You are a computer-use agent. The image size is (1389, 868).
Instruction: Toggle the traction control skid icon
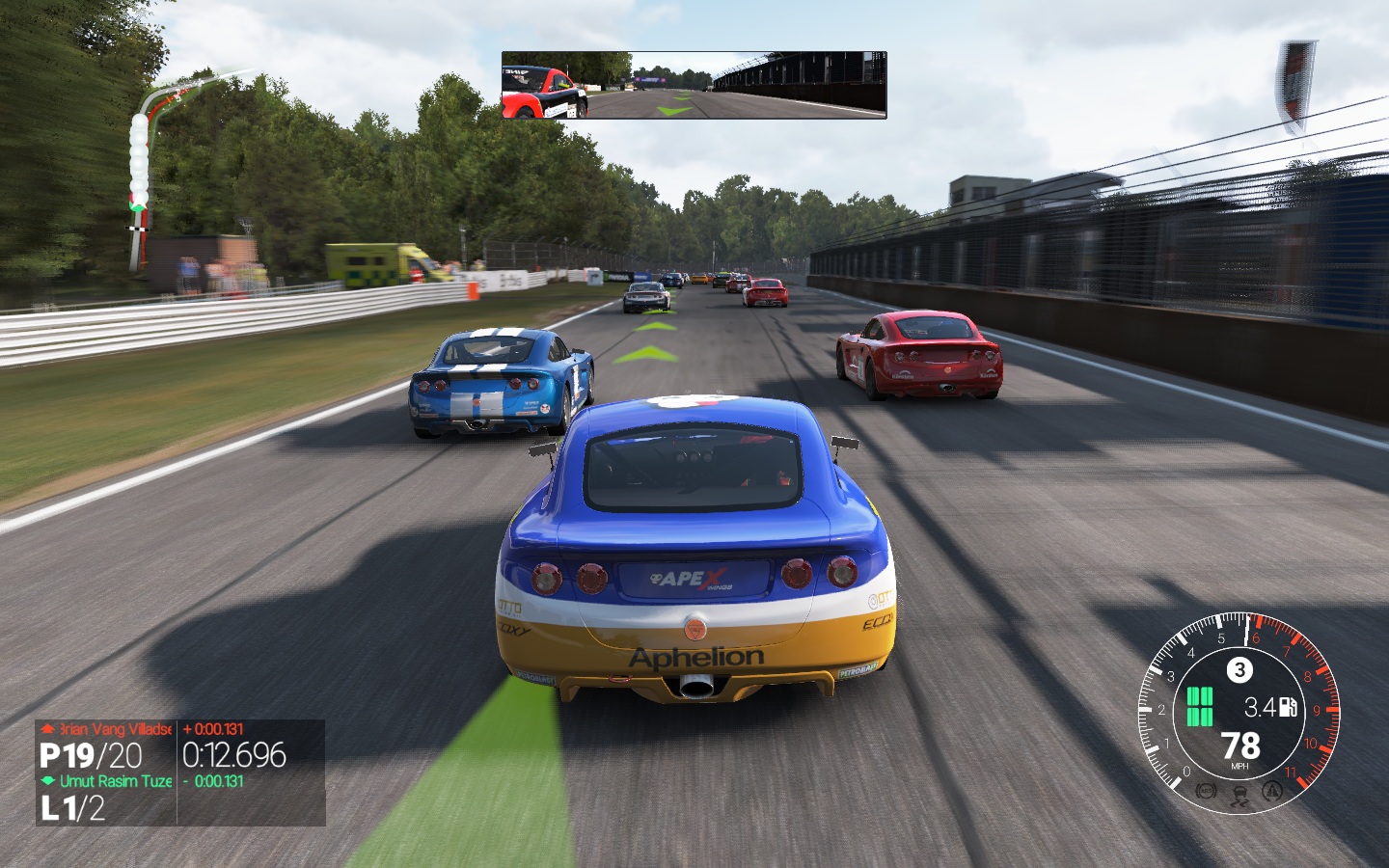(1239, 795)
